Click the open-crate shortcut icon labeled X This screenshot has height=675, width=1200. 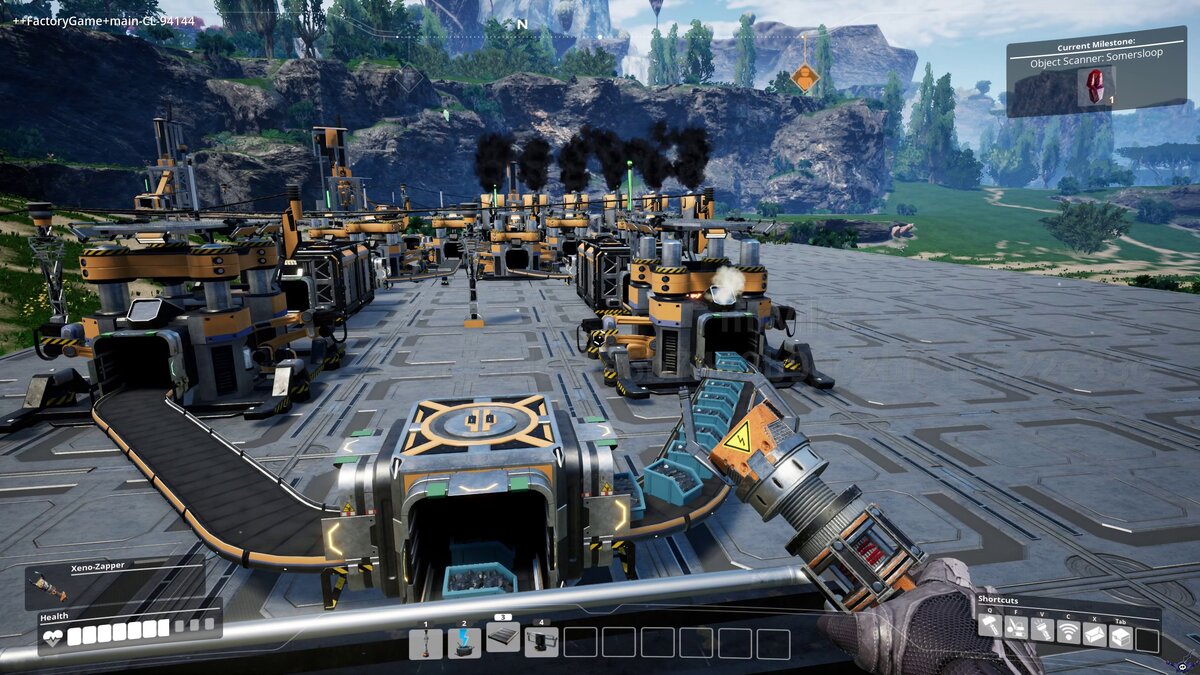click(x=1095, y=634)
